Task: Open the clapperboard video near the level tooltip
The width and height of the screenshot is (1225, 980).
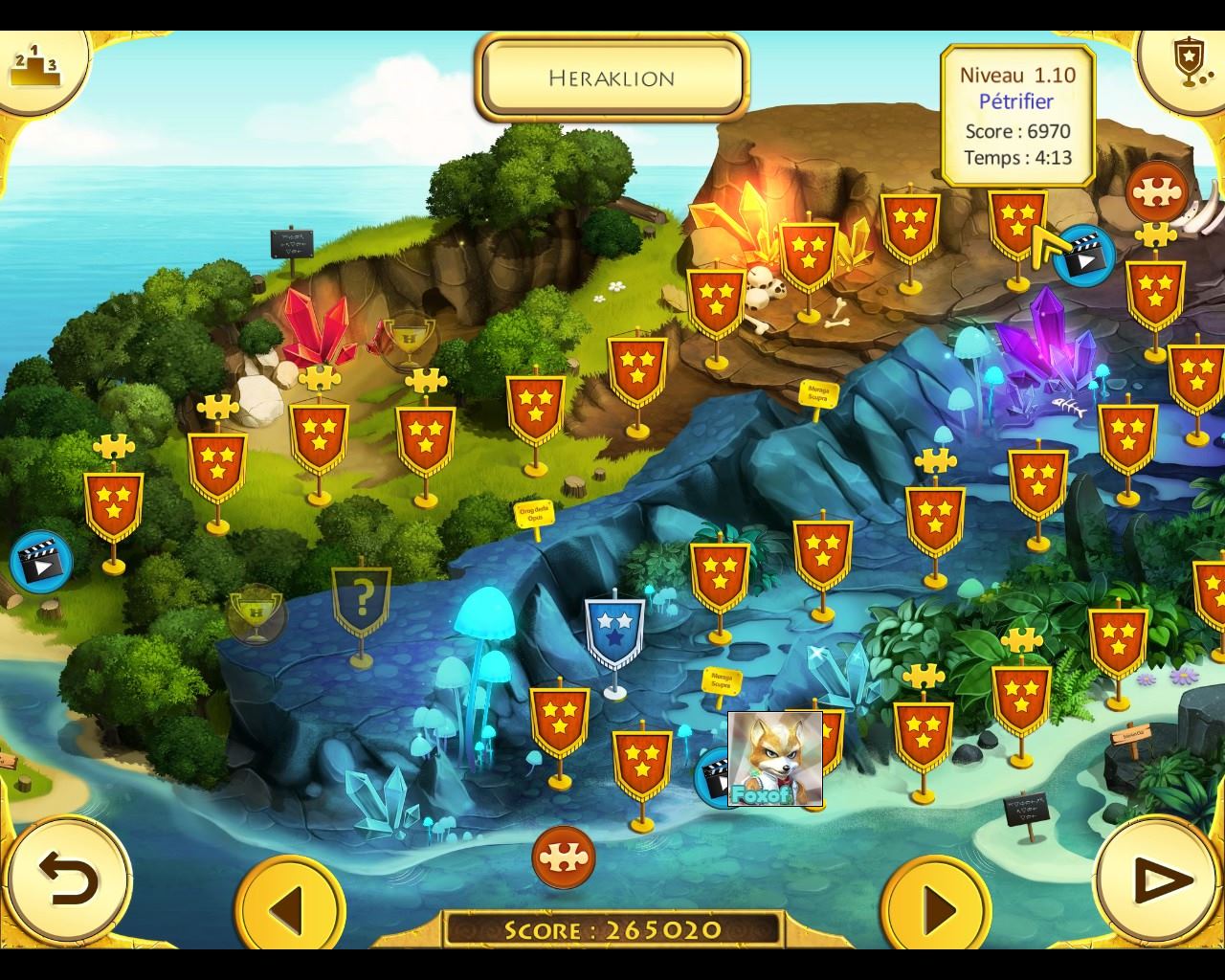Action: coord(1085,256)
